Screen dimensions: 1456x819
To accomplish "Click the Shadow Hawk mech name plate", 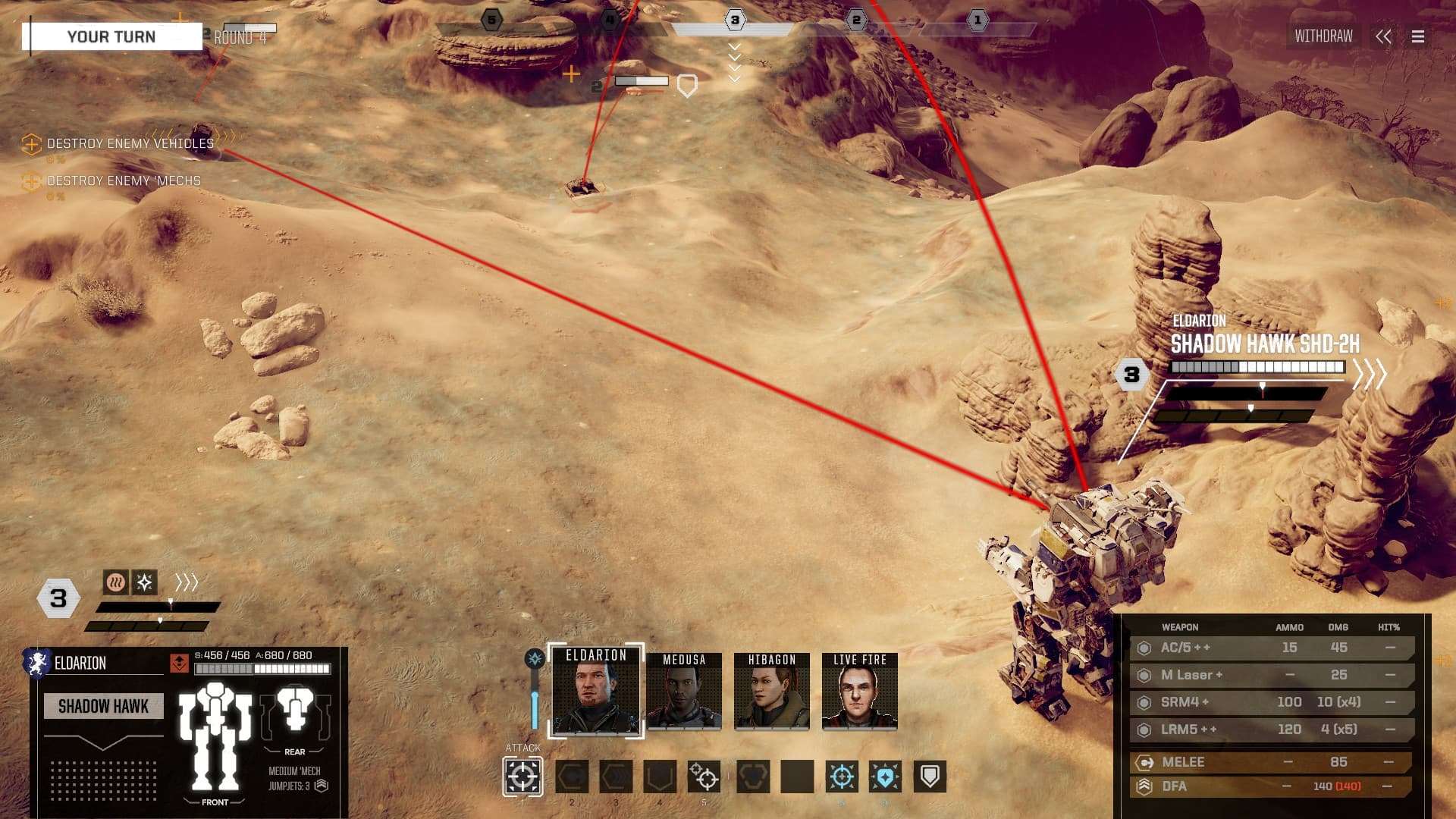I will (x=103, y=706).
